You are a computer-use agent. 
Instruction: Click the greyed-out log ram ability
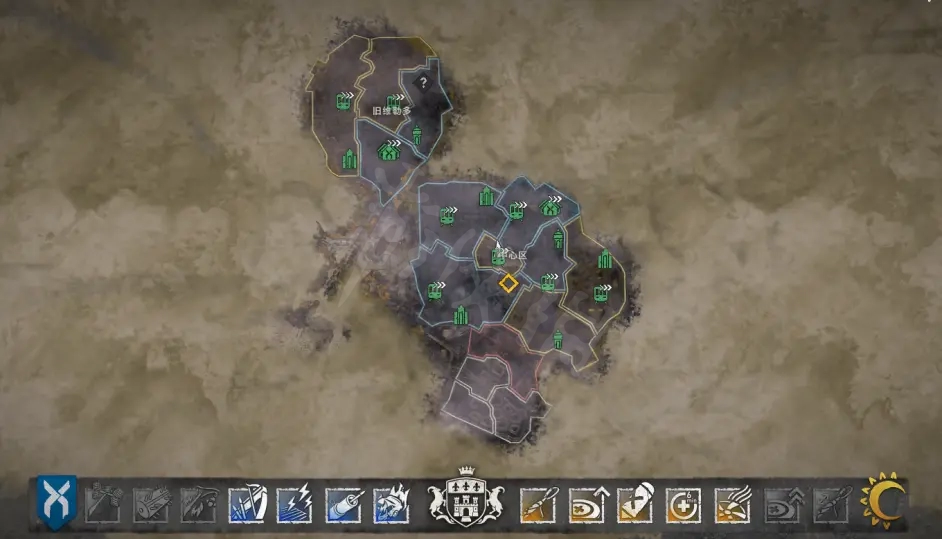tap(151, 502)
